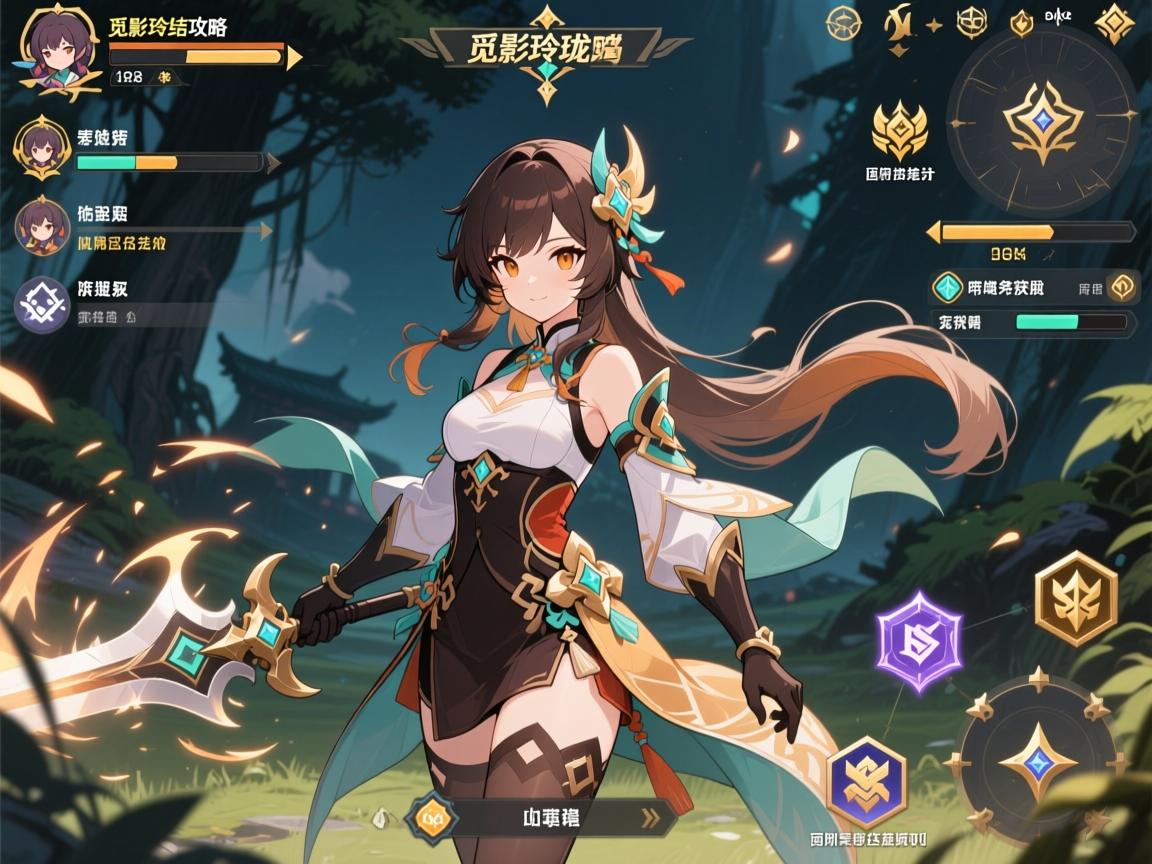Open the gold diamond emblem icon

1114,23
